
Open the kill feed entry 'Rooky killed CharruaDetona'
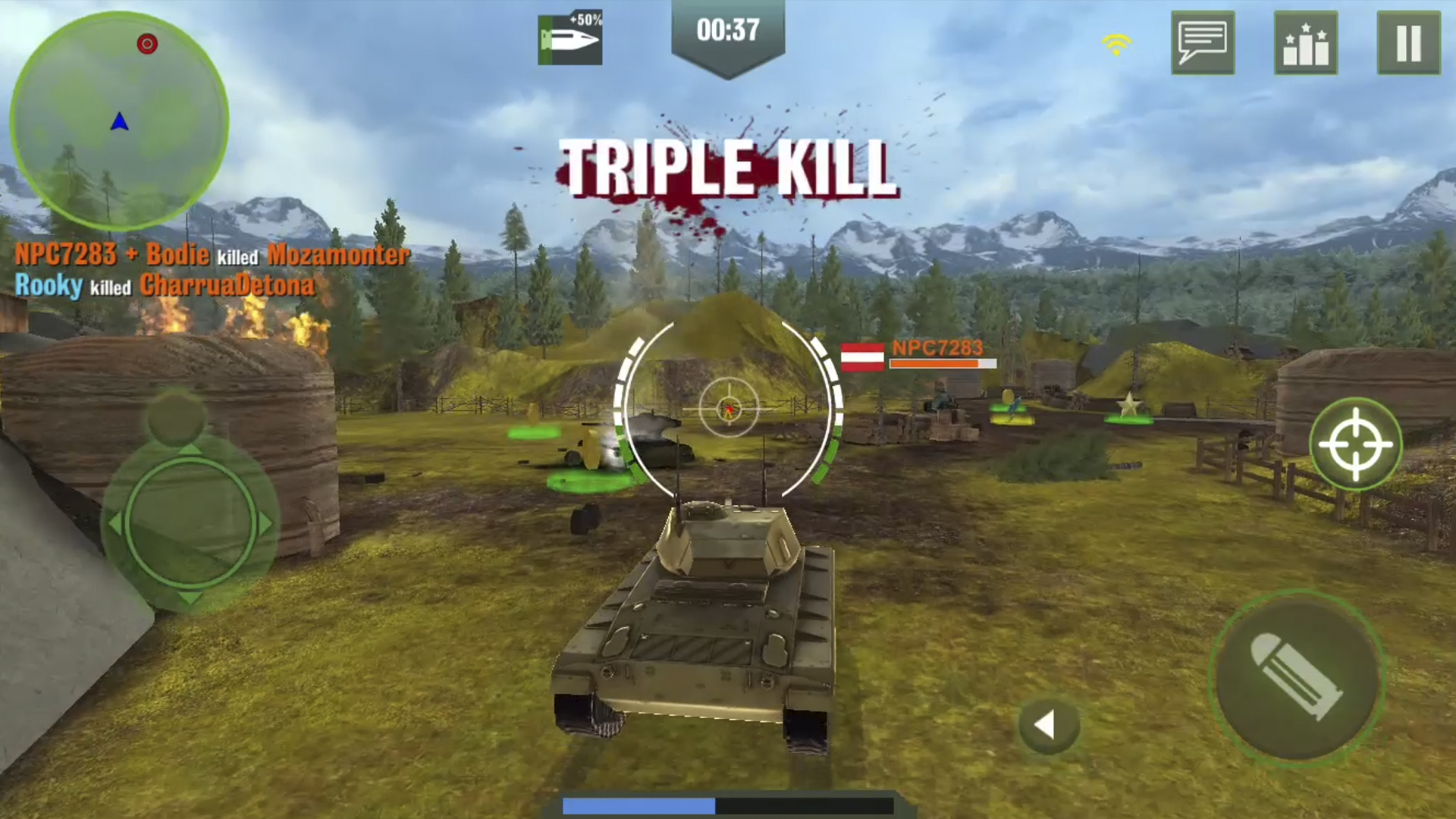click(162, 286)
